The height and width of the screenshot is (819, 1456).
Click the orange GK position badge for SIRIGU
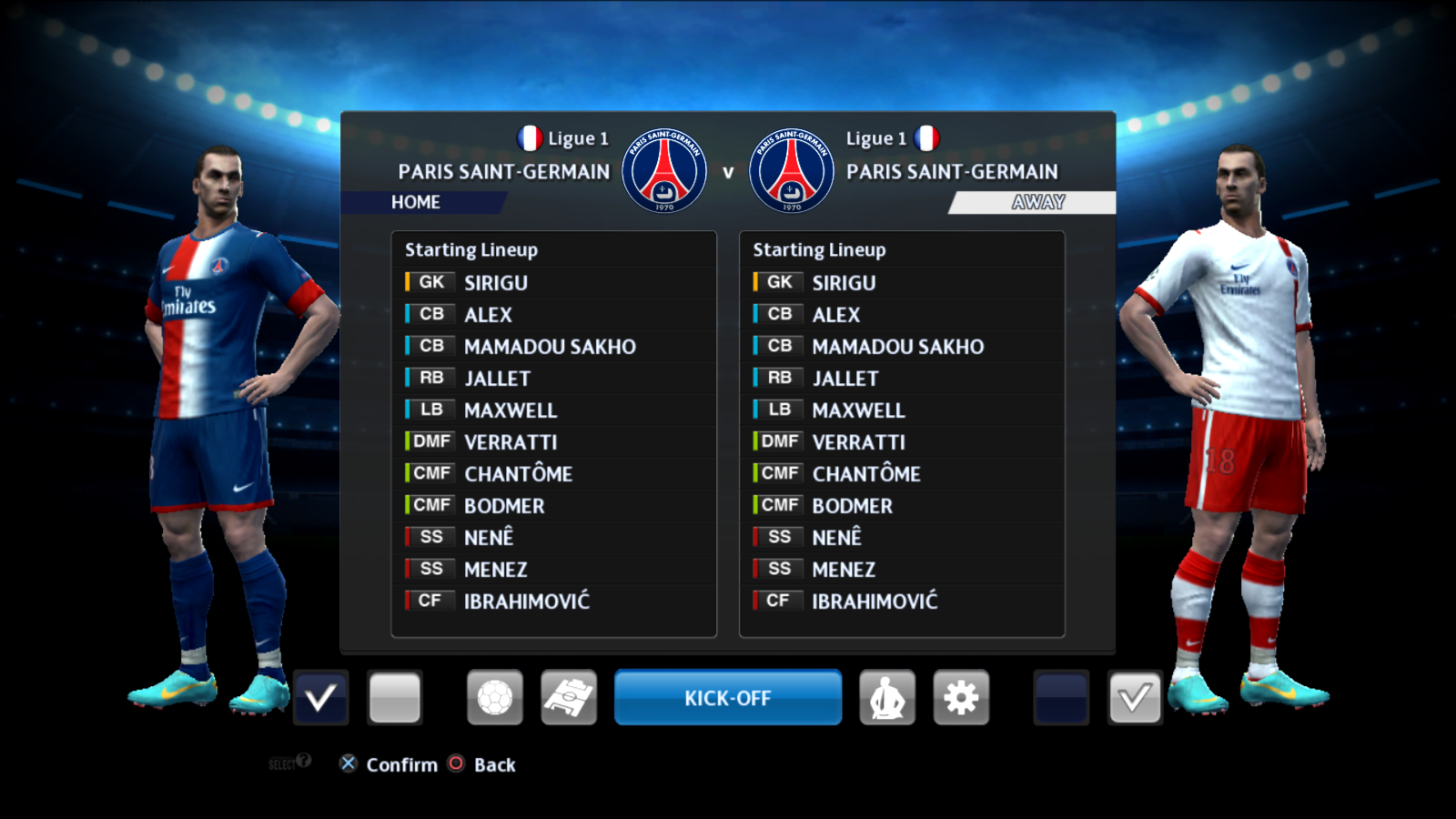coord(429,282)
